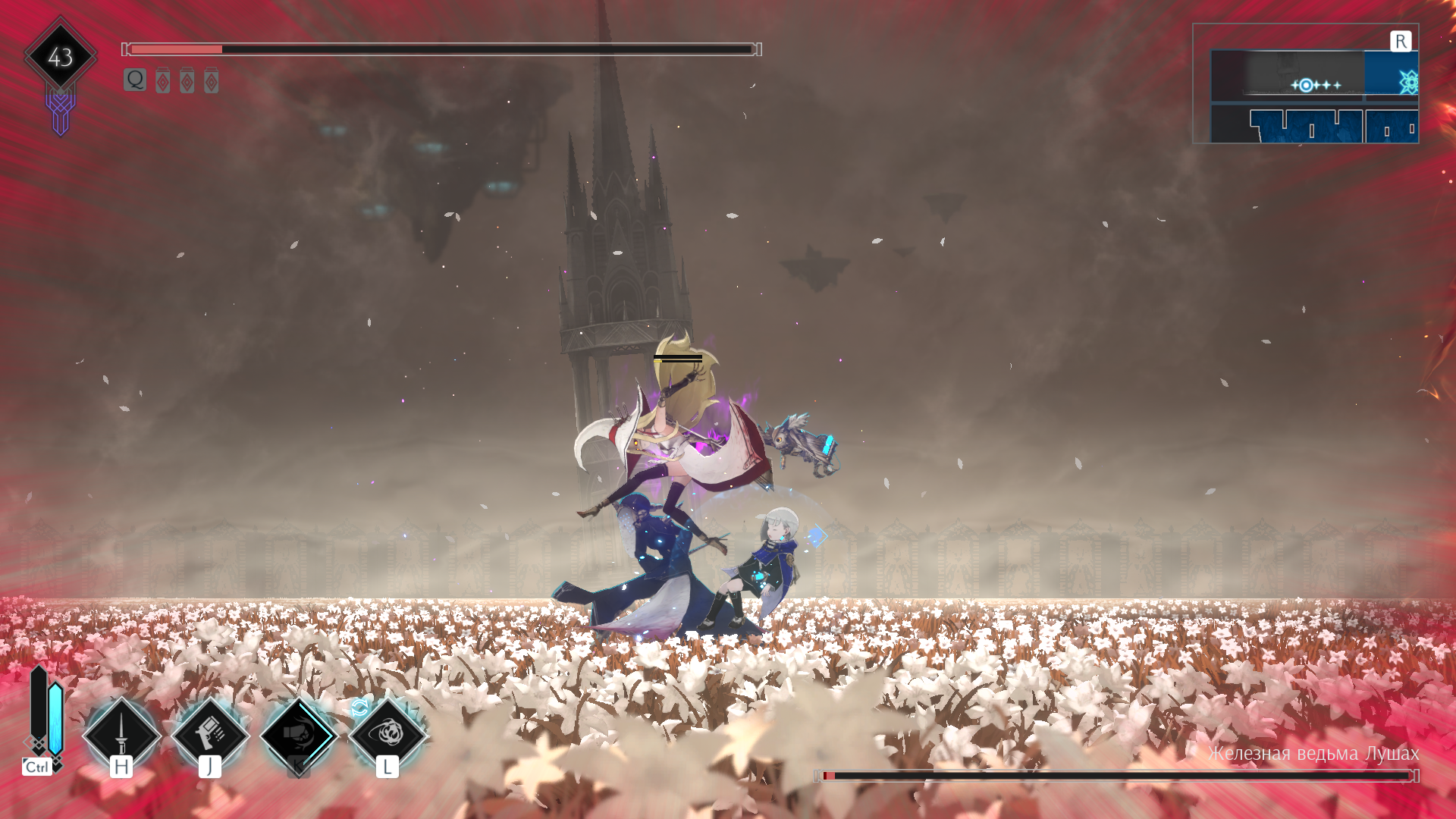Activate the swirling vortex skill

388,733
